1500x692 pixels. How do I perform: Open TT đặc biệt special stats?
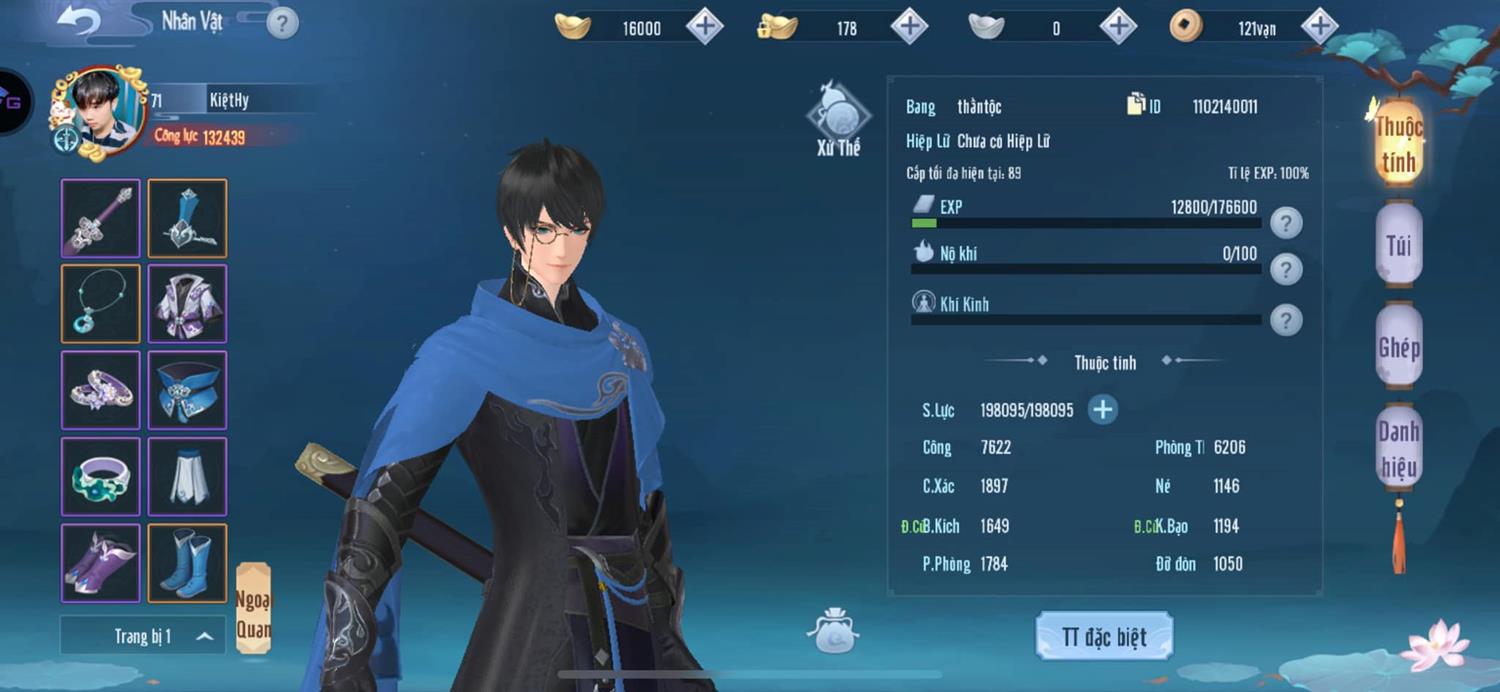1104,637
